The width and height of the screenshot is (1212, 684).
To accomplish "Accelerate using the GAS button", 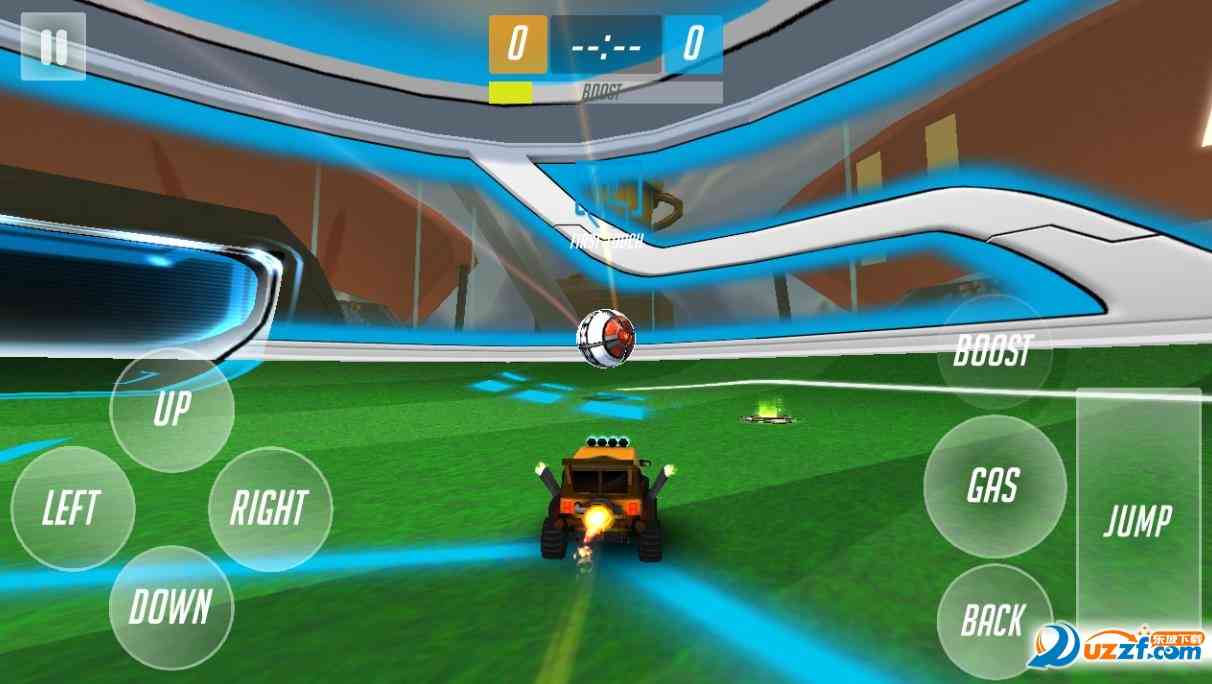I will (993, 486).
